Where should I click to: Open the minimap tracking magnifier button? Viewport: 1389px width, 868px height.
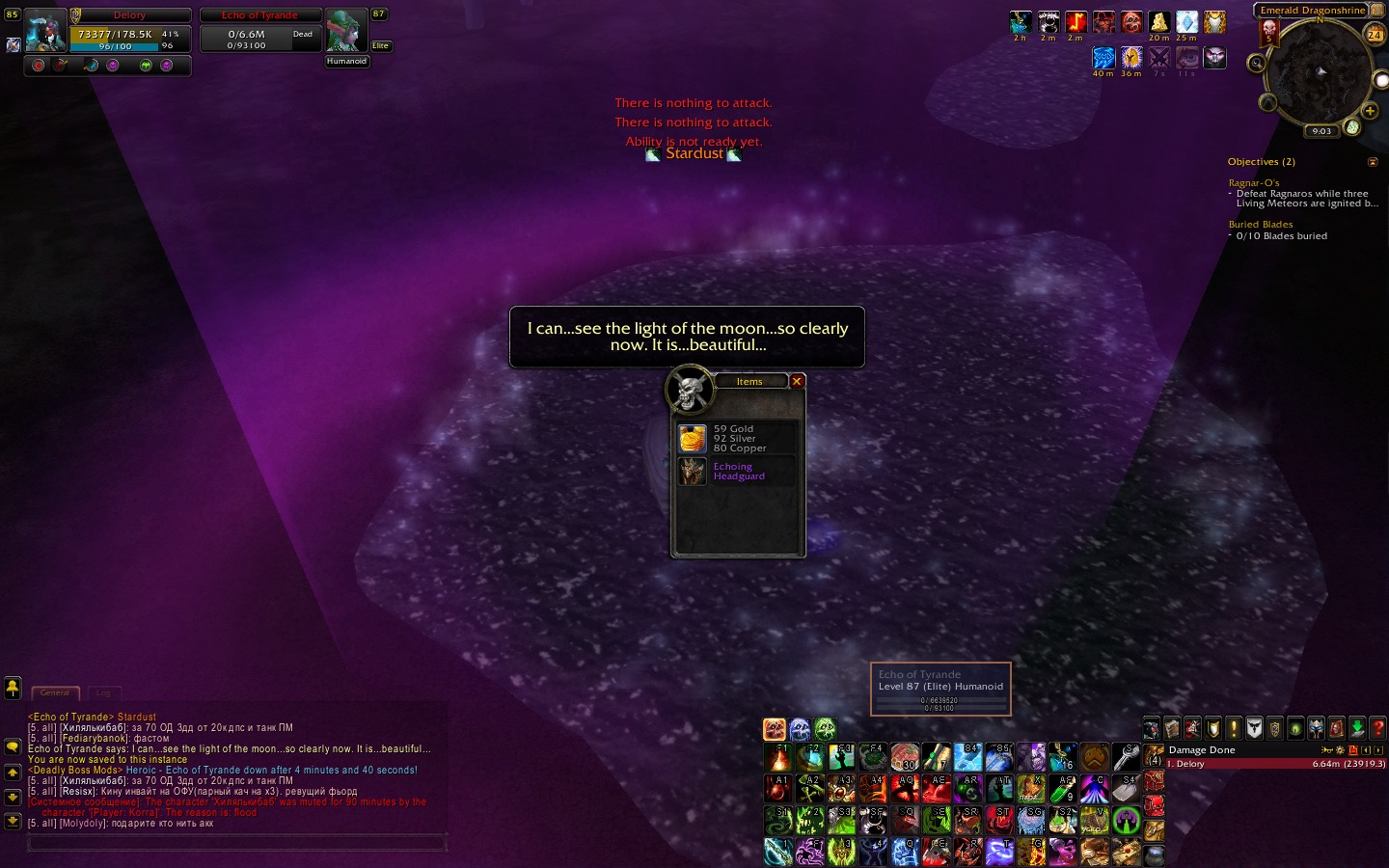pos(1256,64)
